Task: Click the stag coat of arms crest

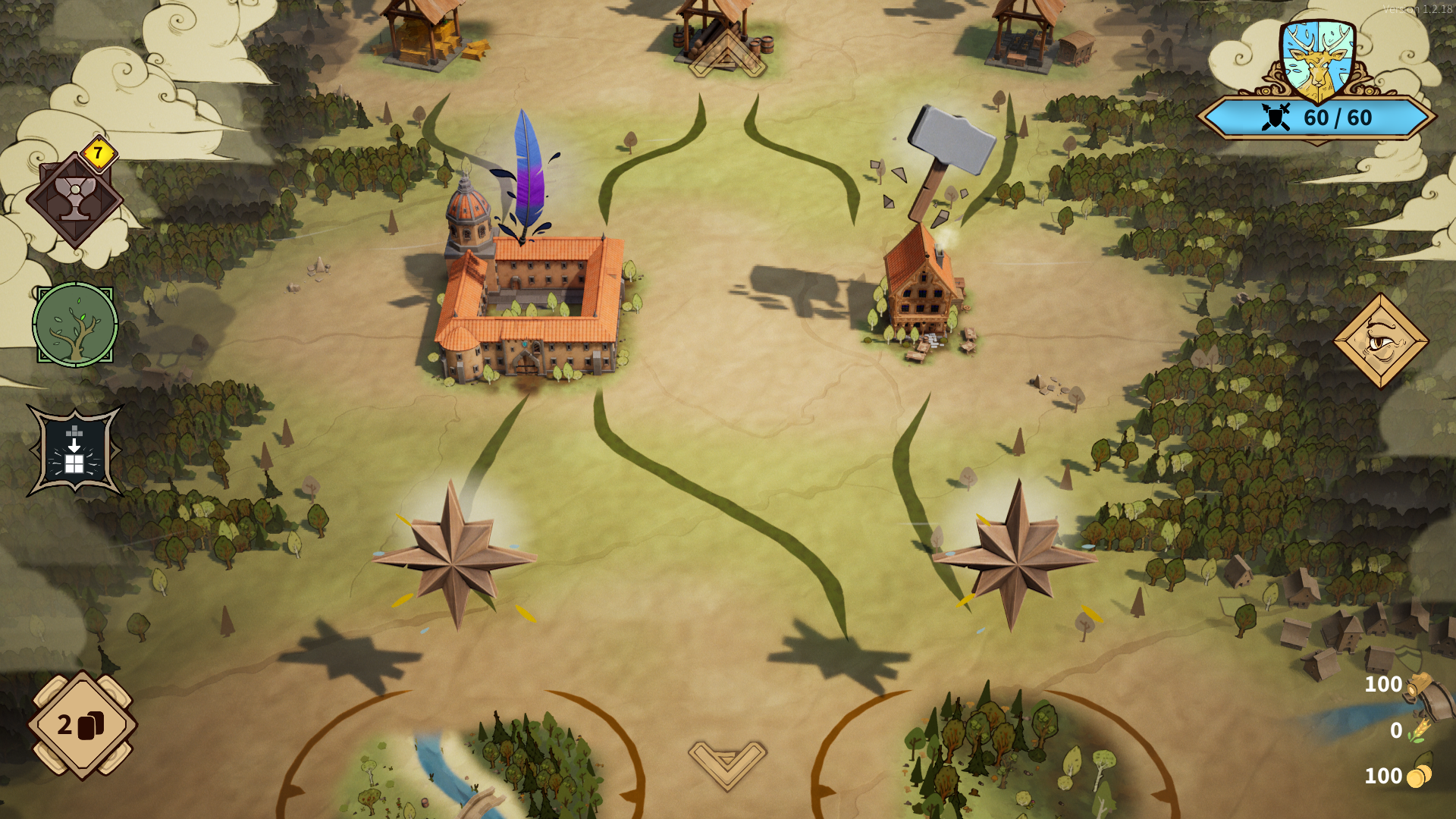Action: coord(1317,62)
